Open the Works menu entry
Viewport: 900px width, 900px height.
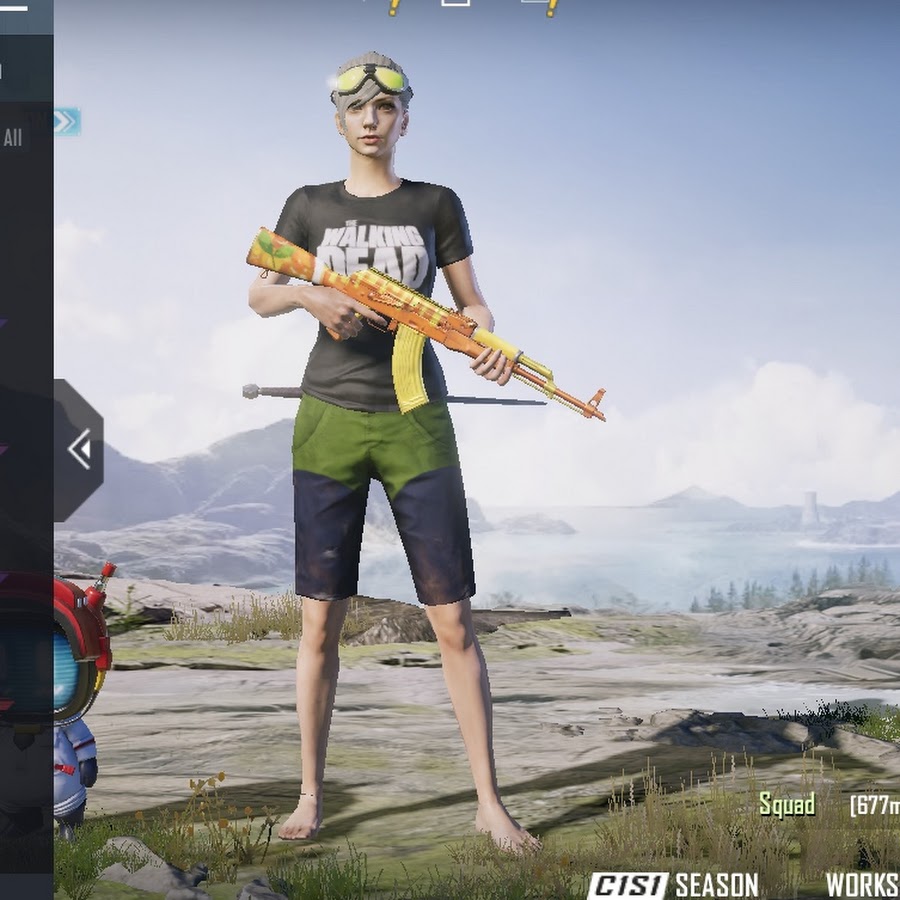tap(861, 885)
